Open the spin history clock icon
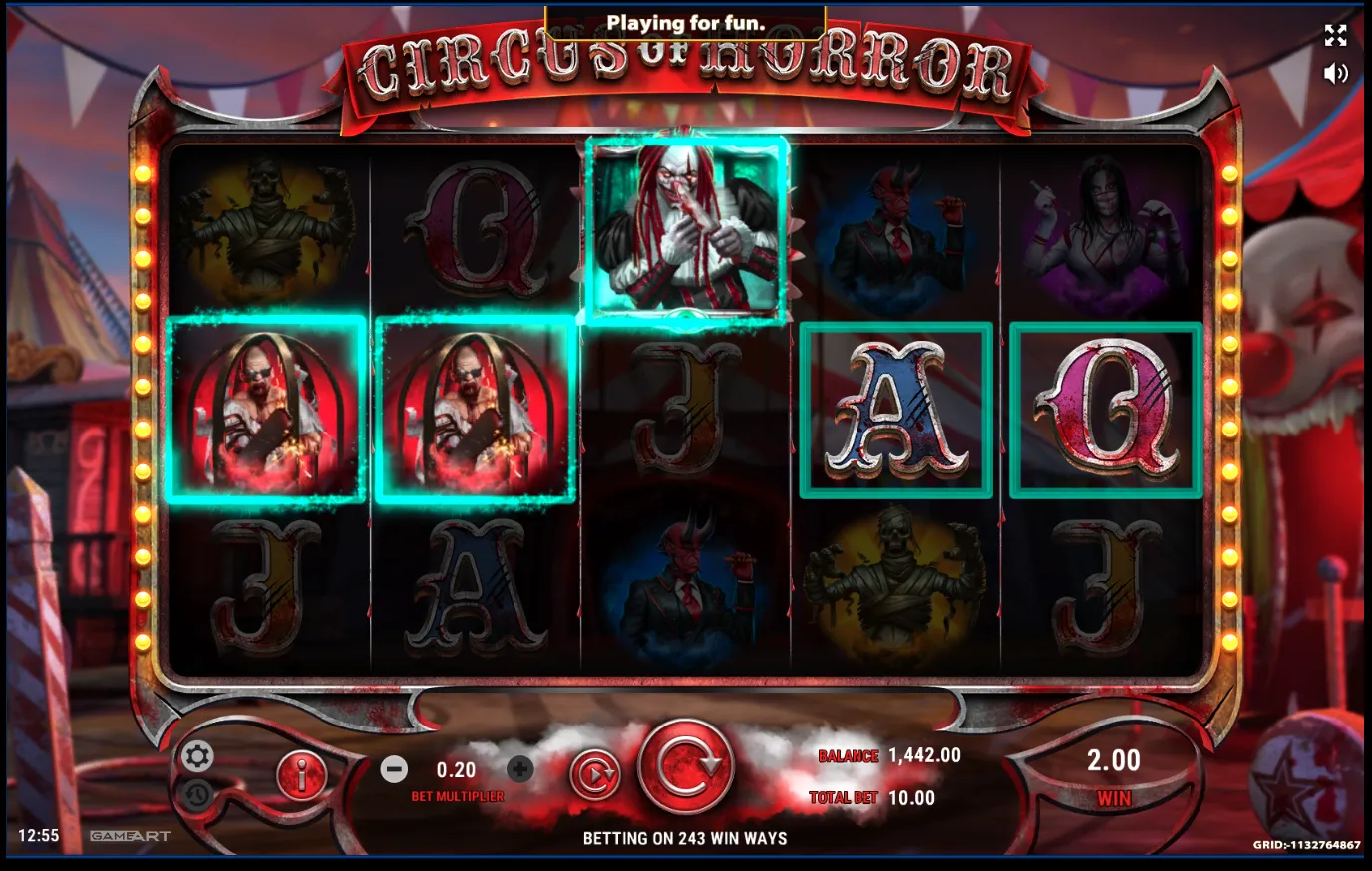Image resolution: width=1372 pixels, height=871 pixels. click(x=197, y=793)
